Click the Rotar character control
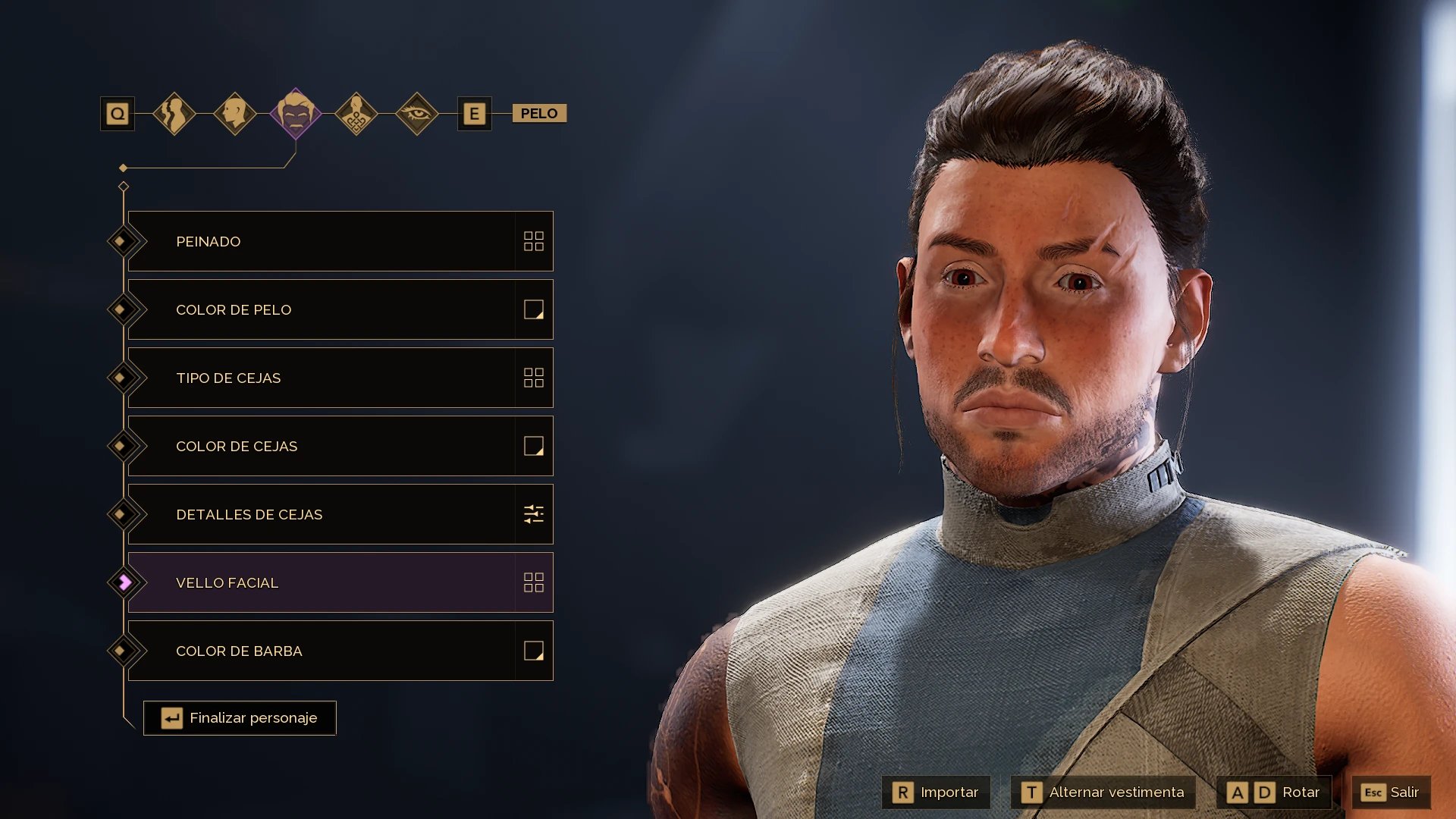This screenshot has width=1456, height=819. [x=1274, y=792]
